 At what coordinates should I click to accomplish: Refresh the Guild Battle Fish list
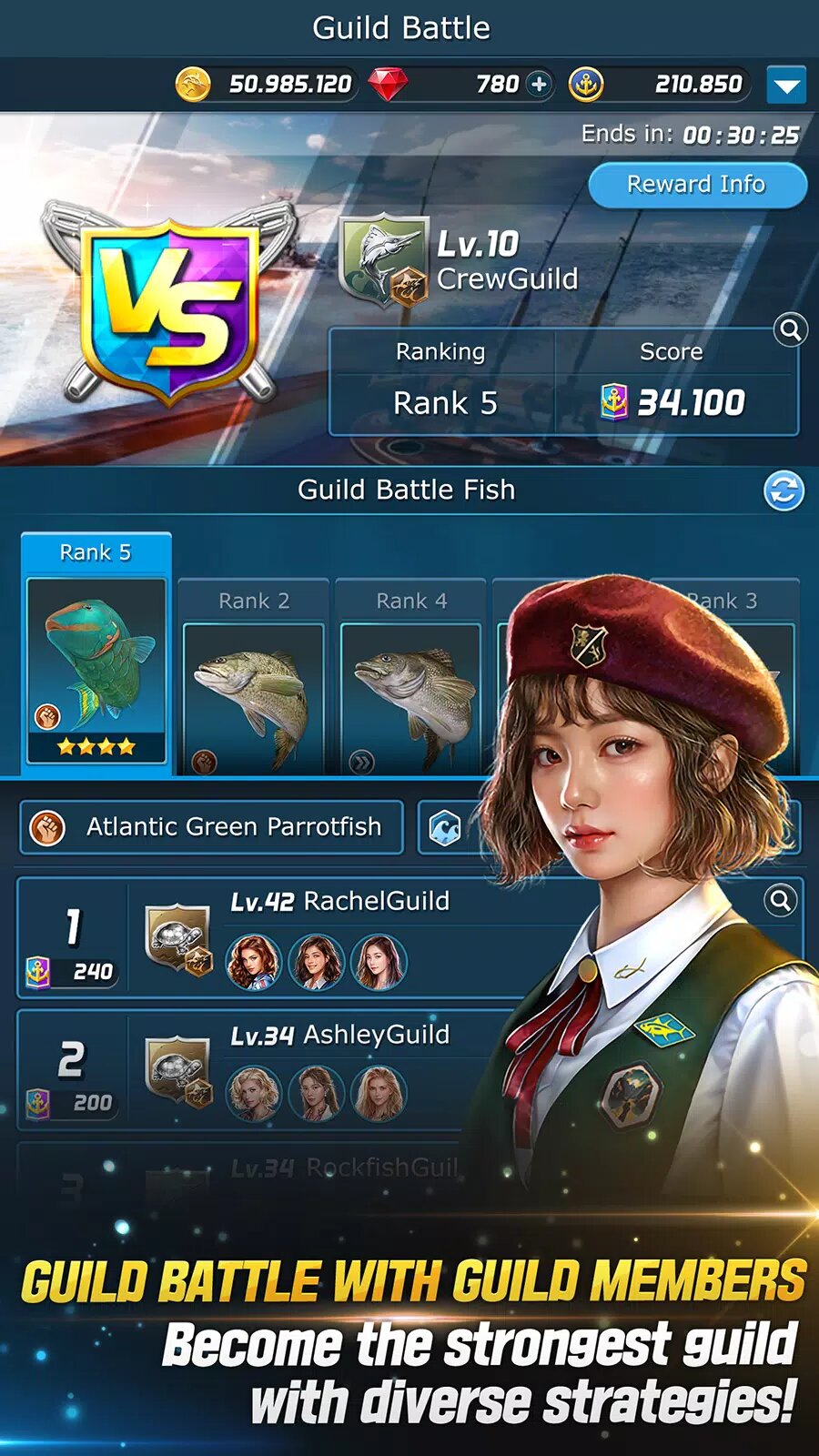[784, 491]
